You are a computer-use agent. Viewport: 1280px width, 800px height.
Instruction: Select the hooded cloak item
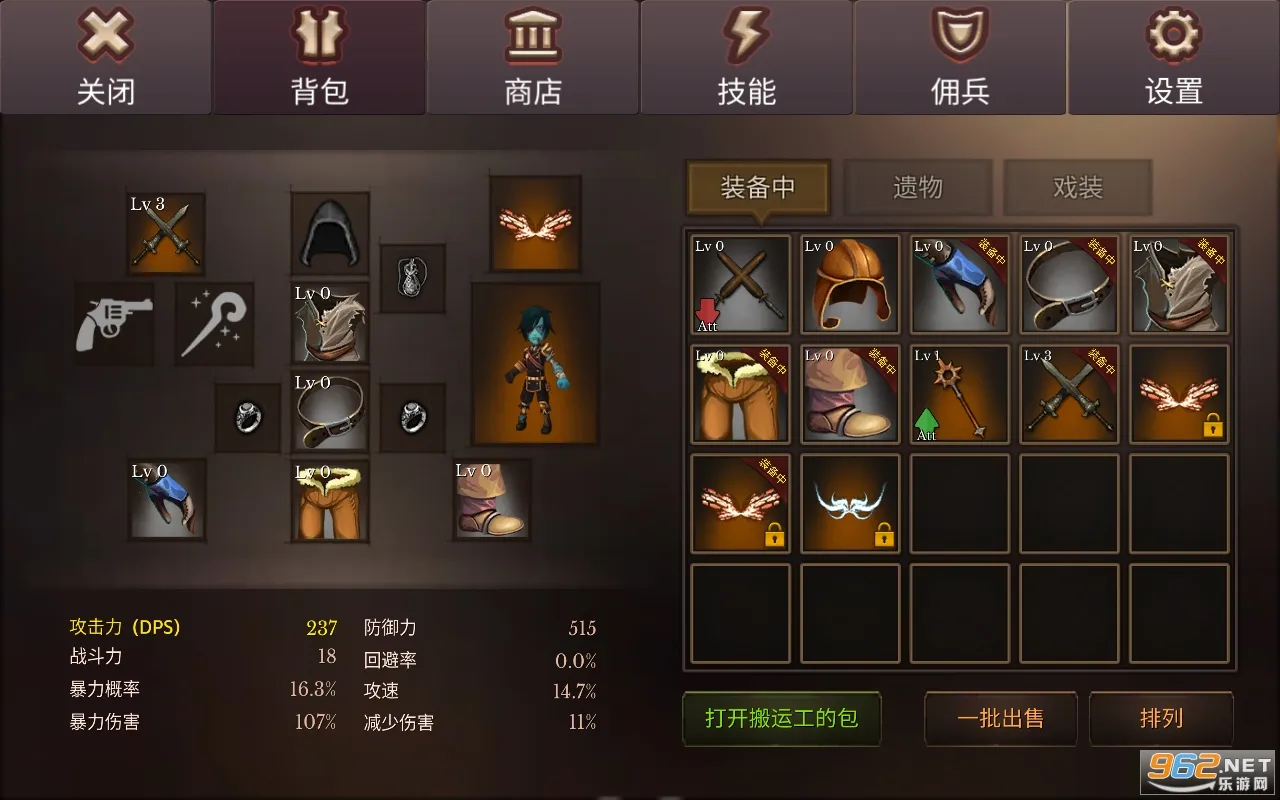click(x=328, y=232)
